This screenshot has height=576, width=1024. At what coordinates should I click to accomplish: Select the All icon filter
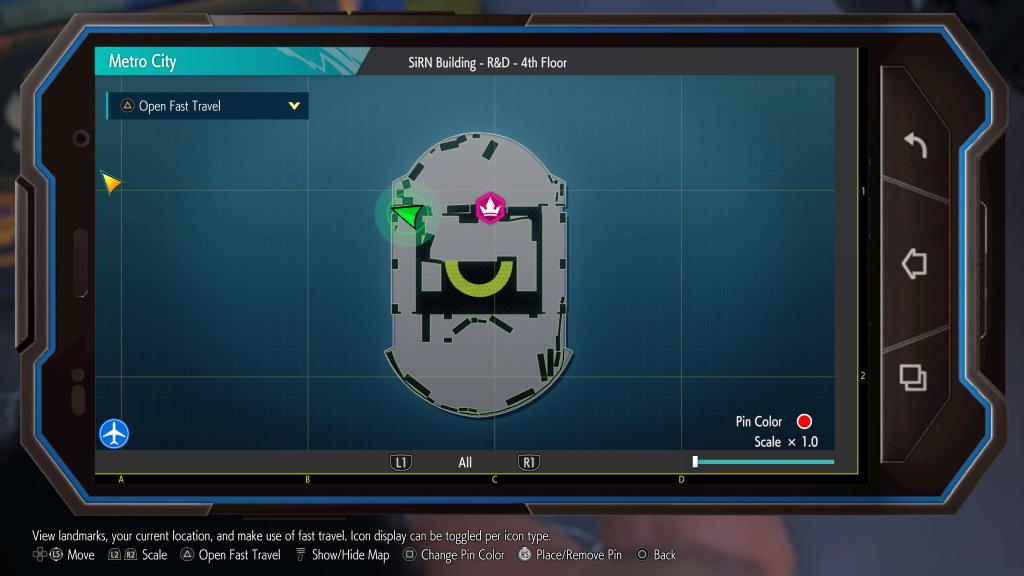click(465, 463)
